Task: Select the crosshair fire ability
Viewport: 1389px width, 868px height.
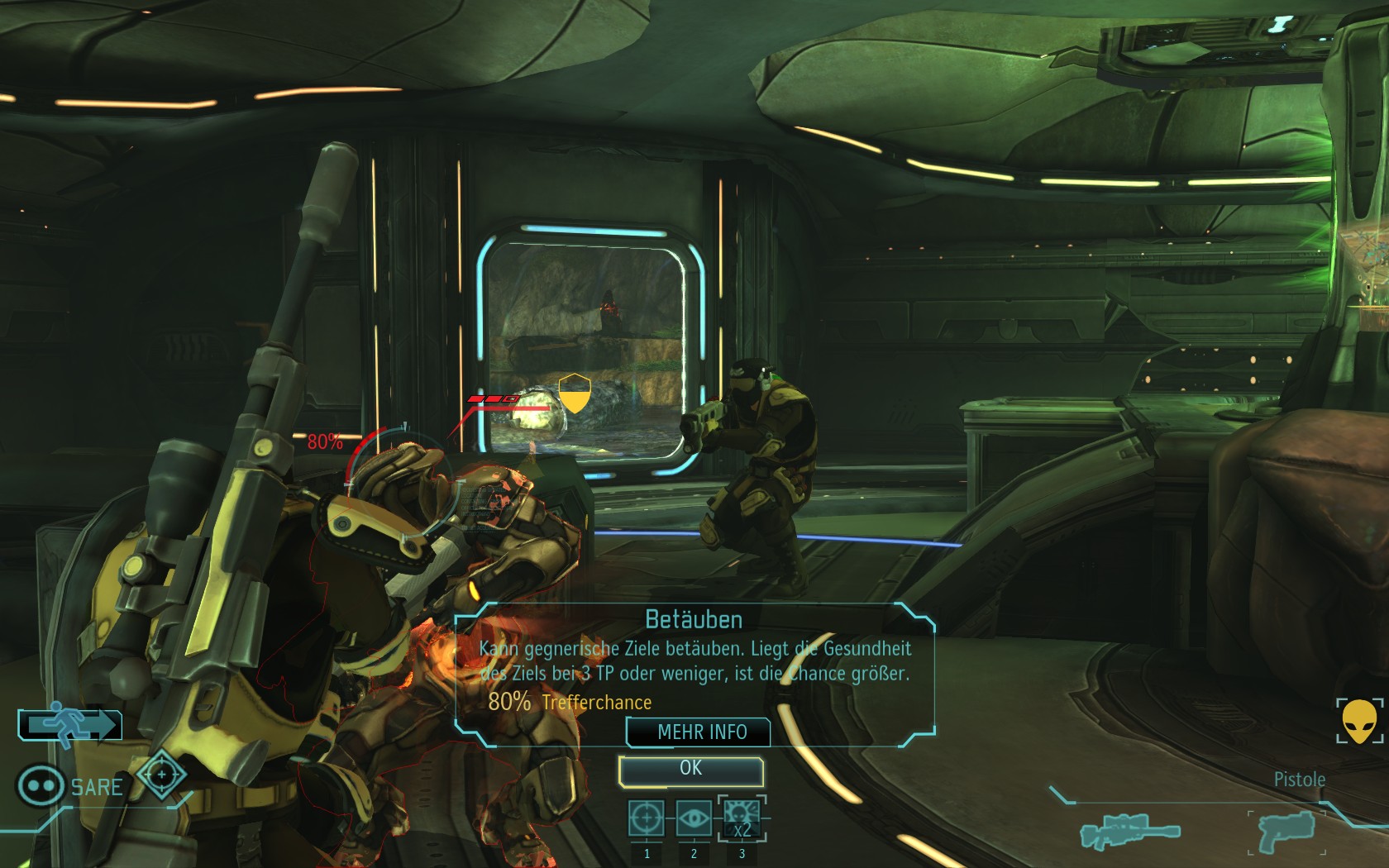Action: point(646,819)
